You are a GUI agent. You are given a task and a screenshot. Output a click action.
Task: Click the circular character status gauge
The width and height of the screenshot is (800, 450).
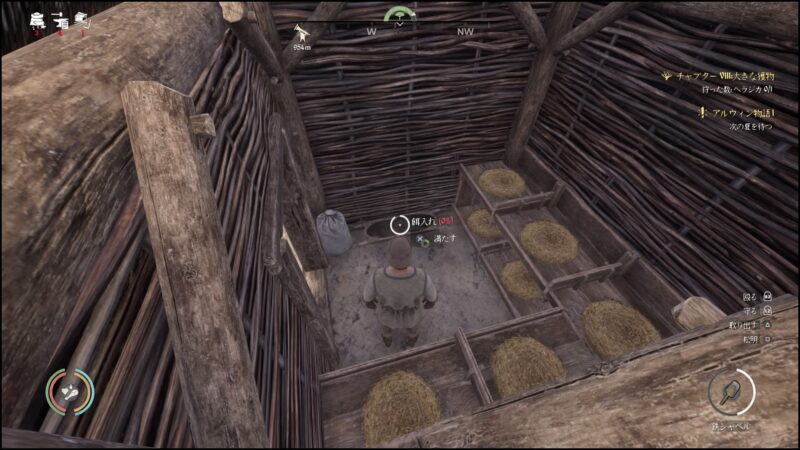coord(69,393)
